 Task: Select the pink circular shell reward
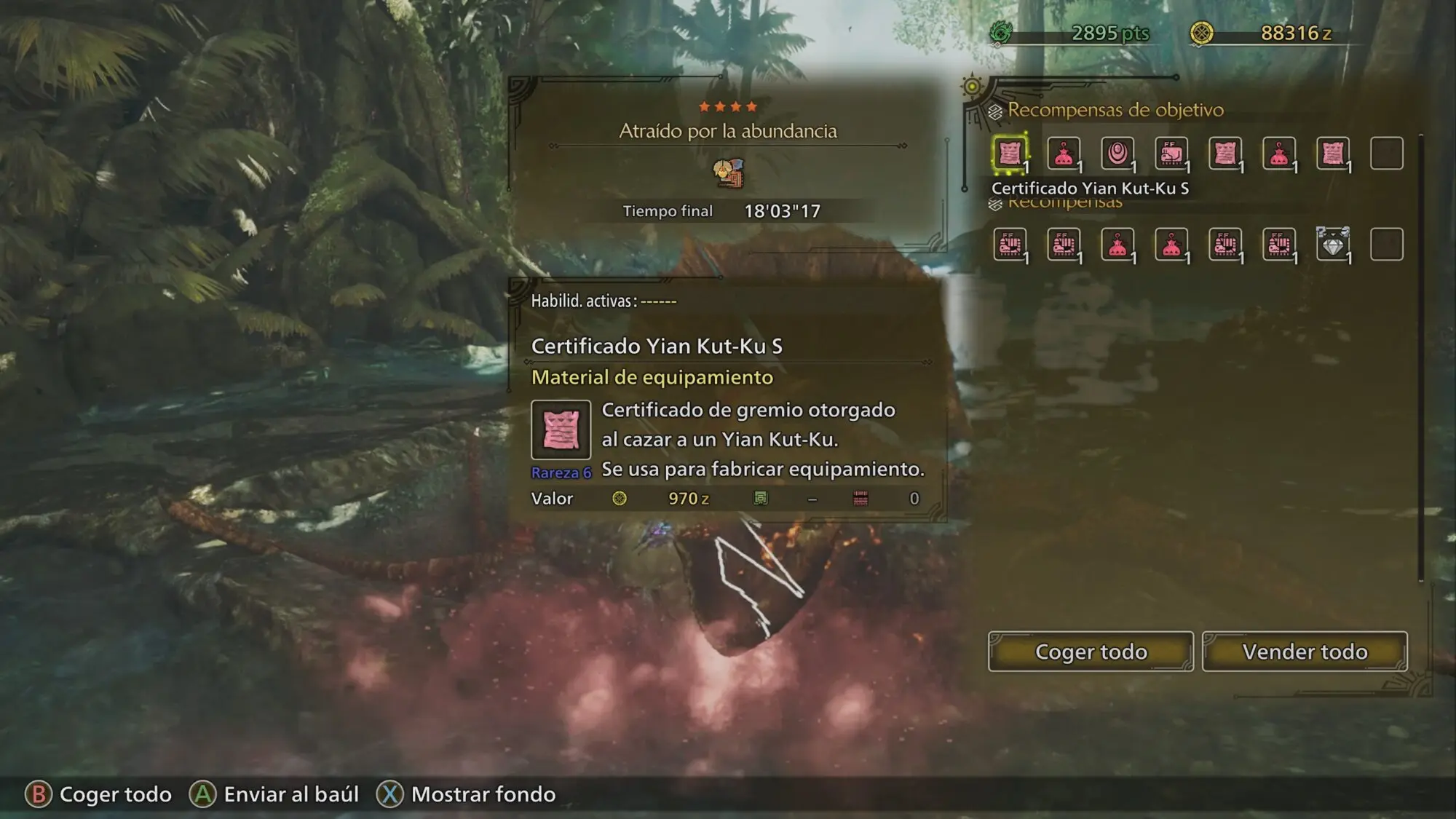1117,154
